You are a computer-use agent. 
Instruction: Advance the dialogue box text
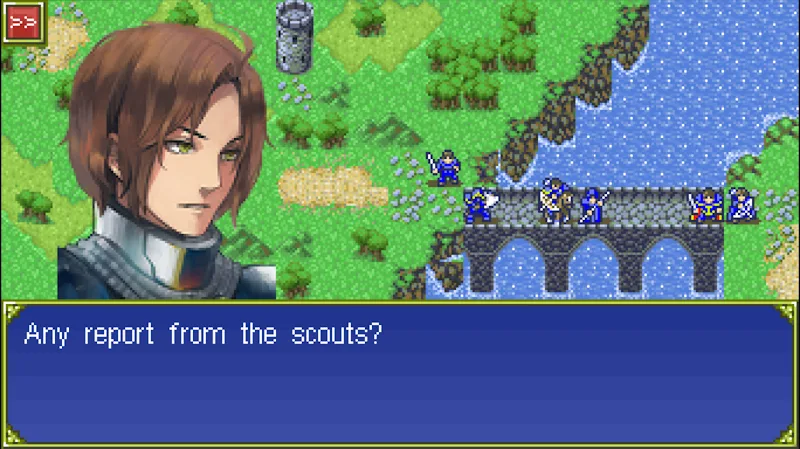pyautogui.click(x=400, y=373)
